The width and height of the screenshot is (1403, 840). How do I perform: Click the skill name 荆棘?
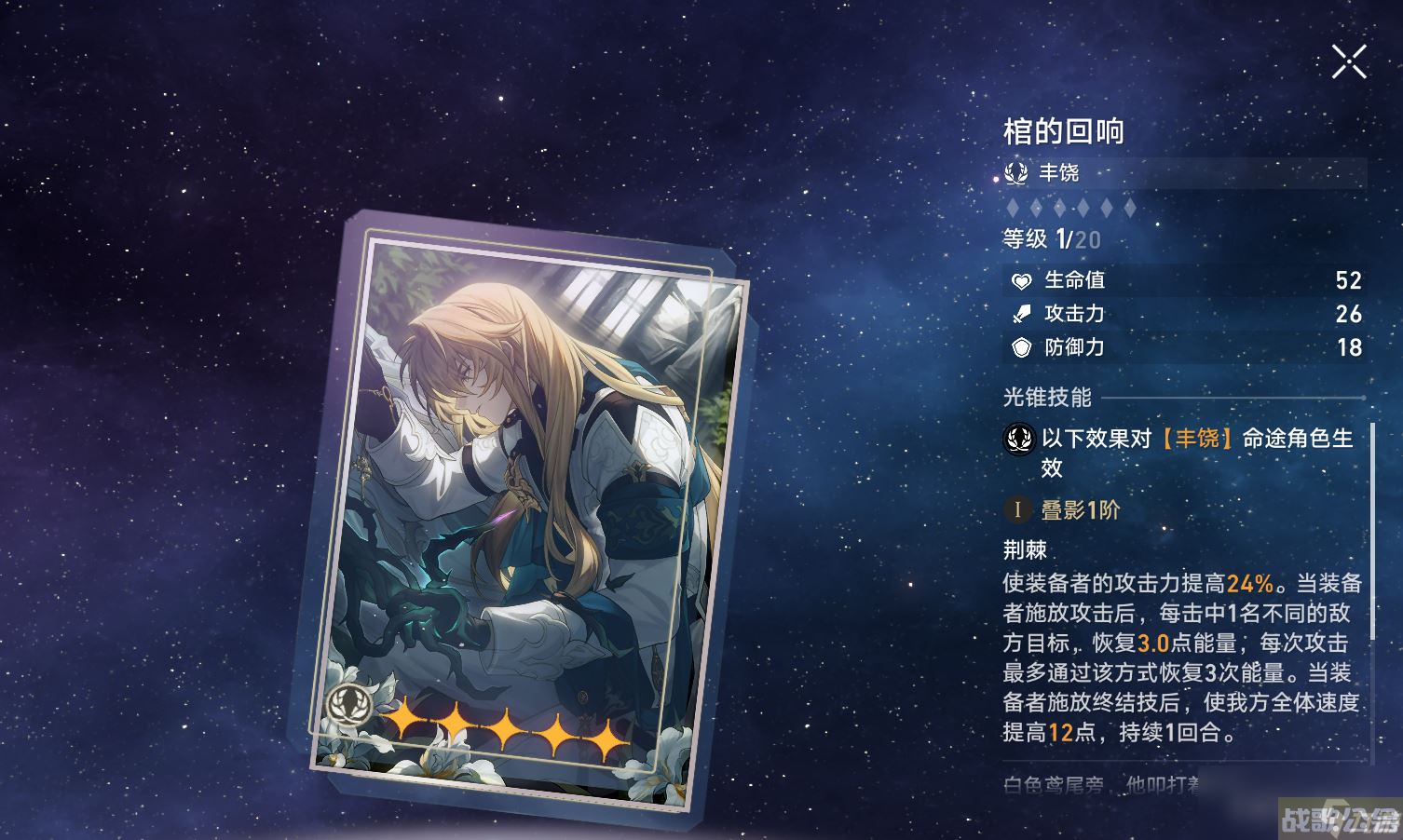click(x=1026, y=549)
